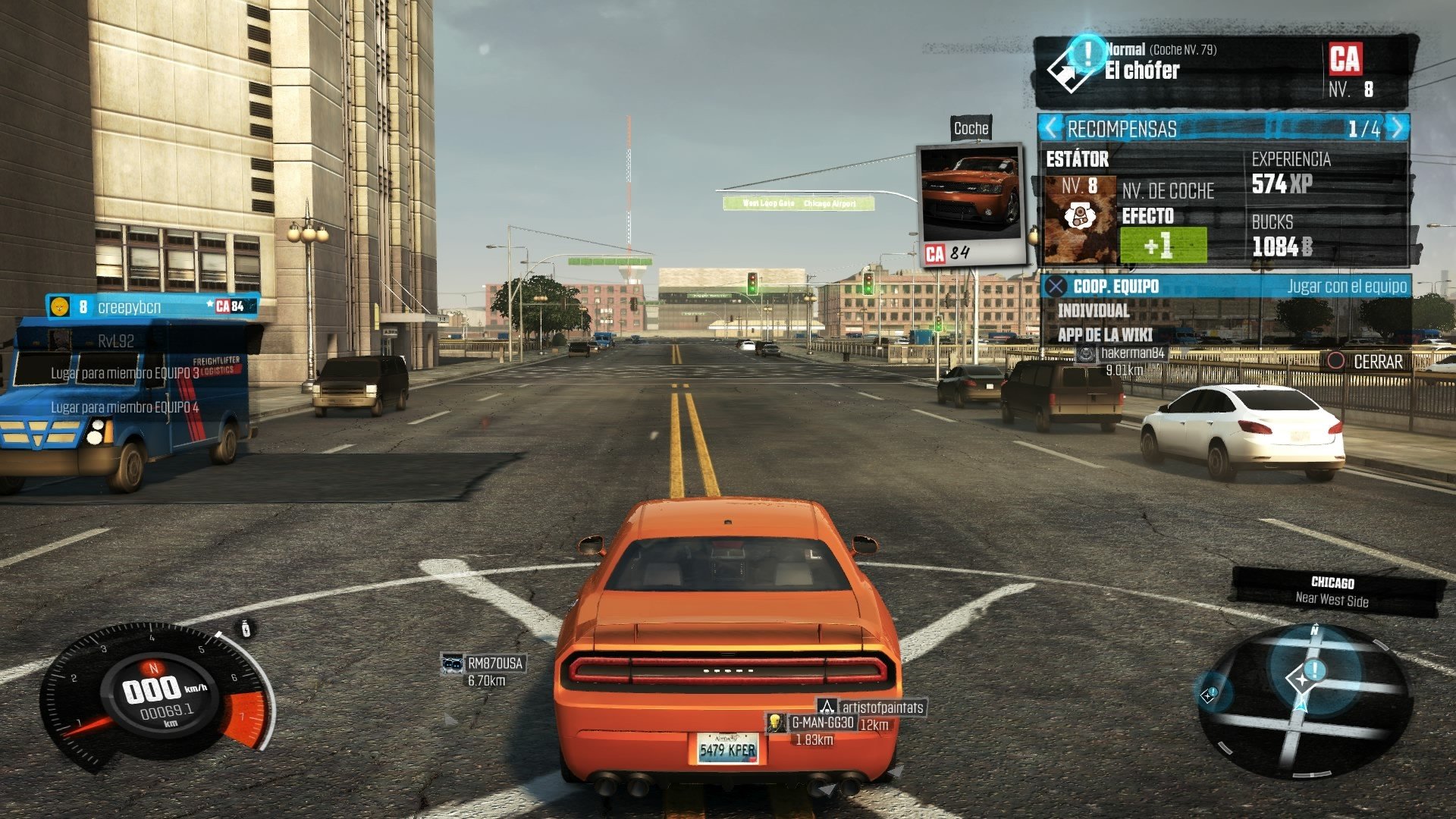1456x819 pixels.
Task: Open the circular minimap
Action: point(1303,701)
